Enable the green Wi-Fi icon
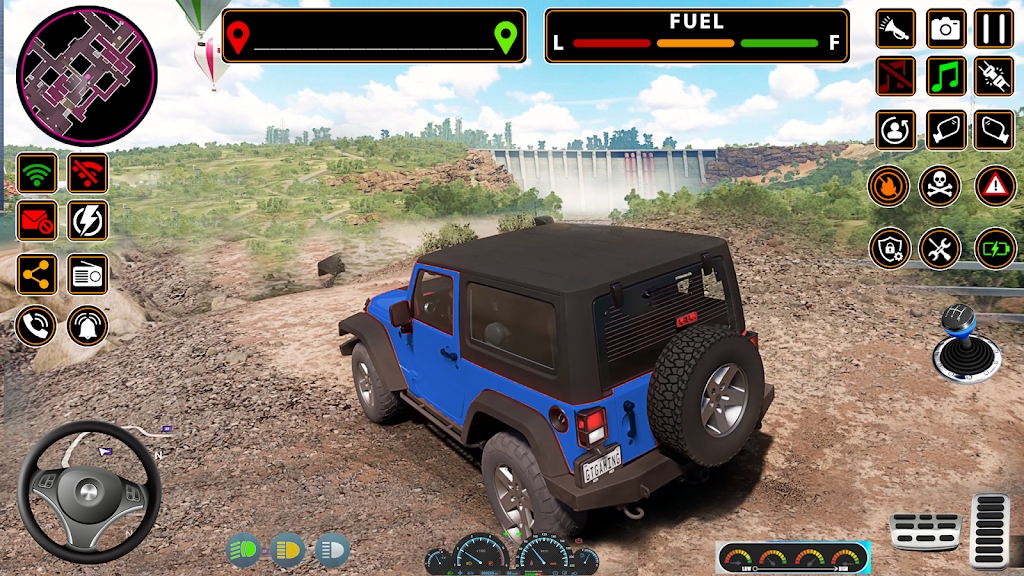Viewport: 1024px width, 576px height. coord(37,173)
